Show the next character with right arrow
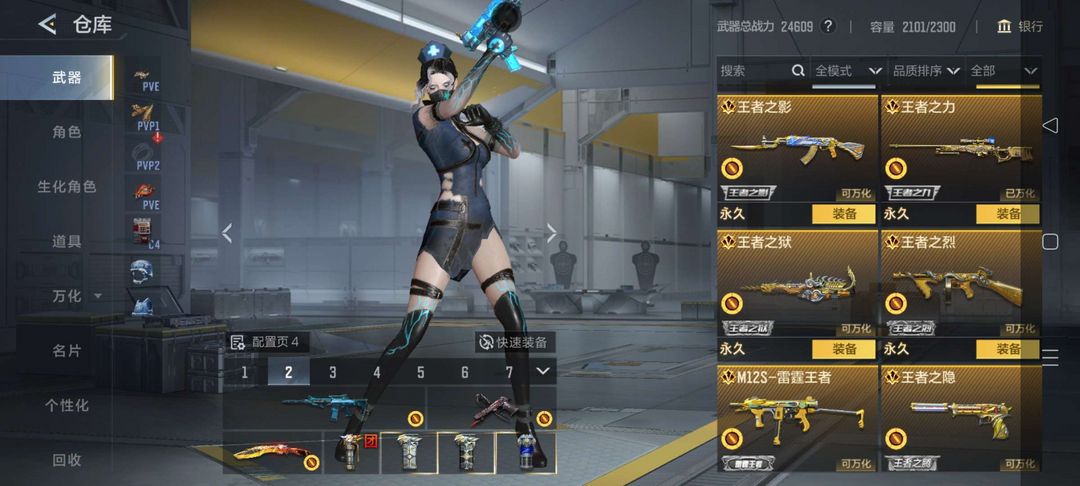1080x486 pixels. [551, 233]
